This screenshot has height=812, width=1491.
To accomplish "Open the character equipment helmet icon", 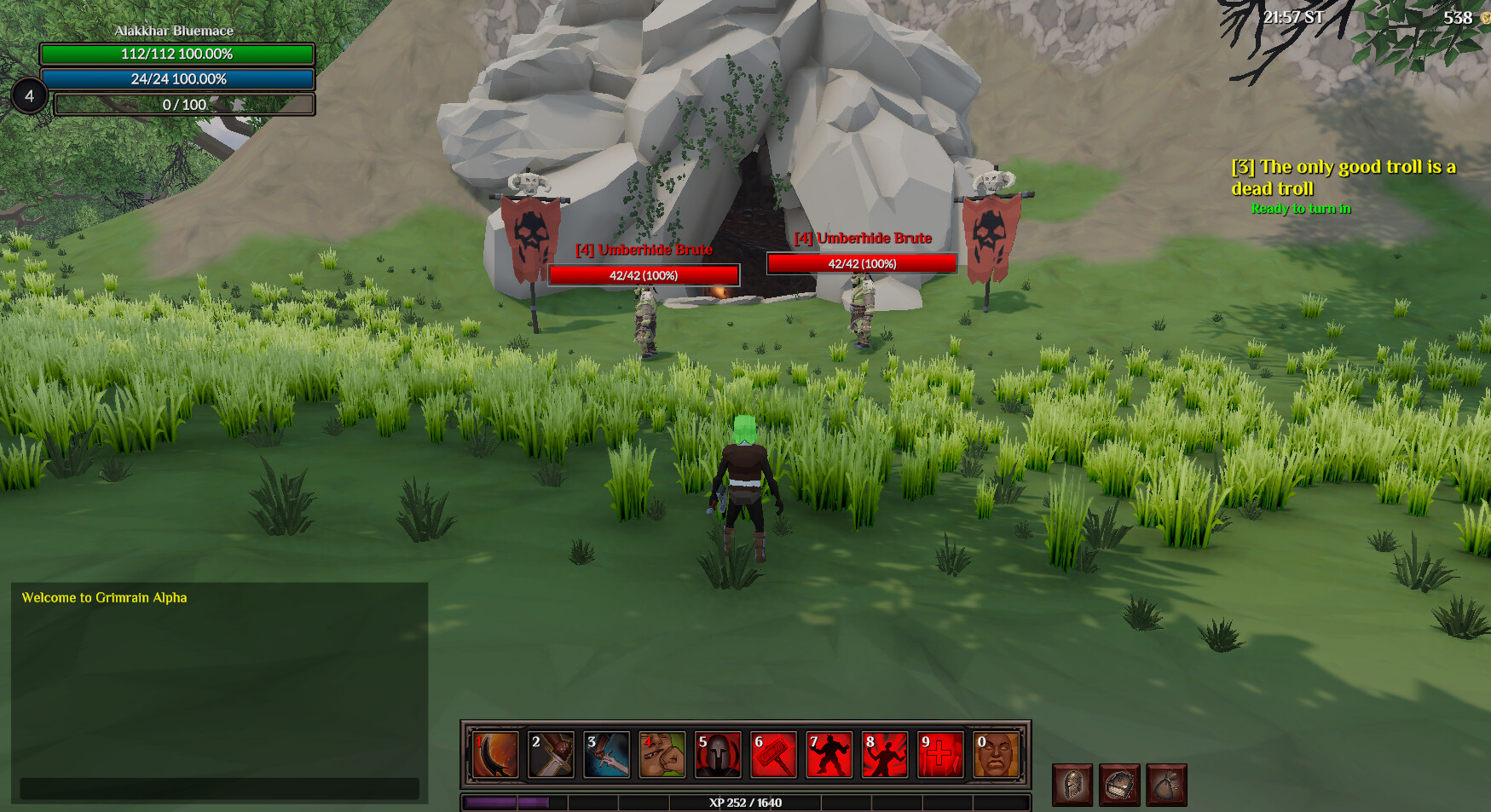I will (x=1072, y=784).
